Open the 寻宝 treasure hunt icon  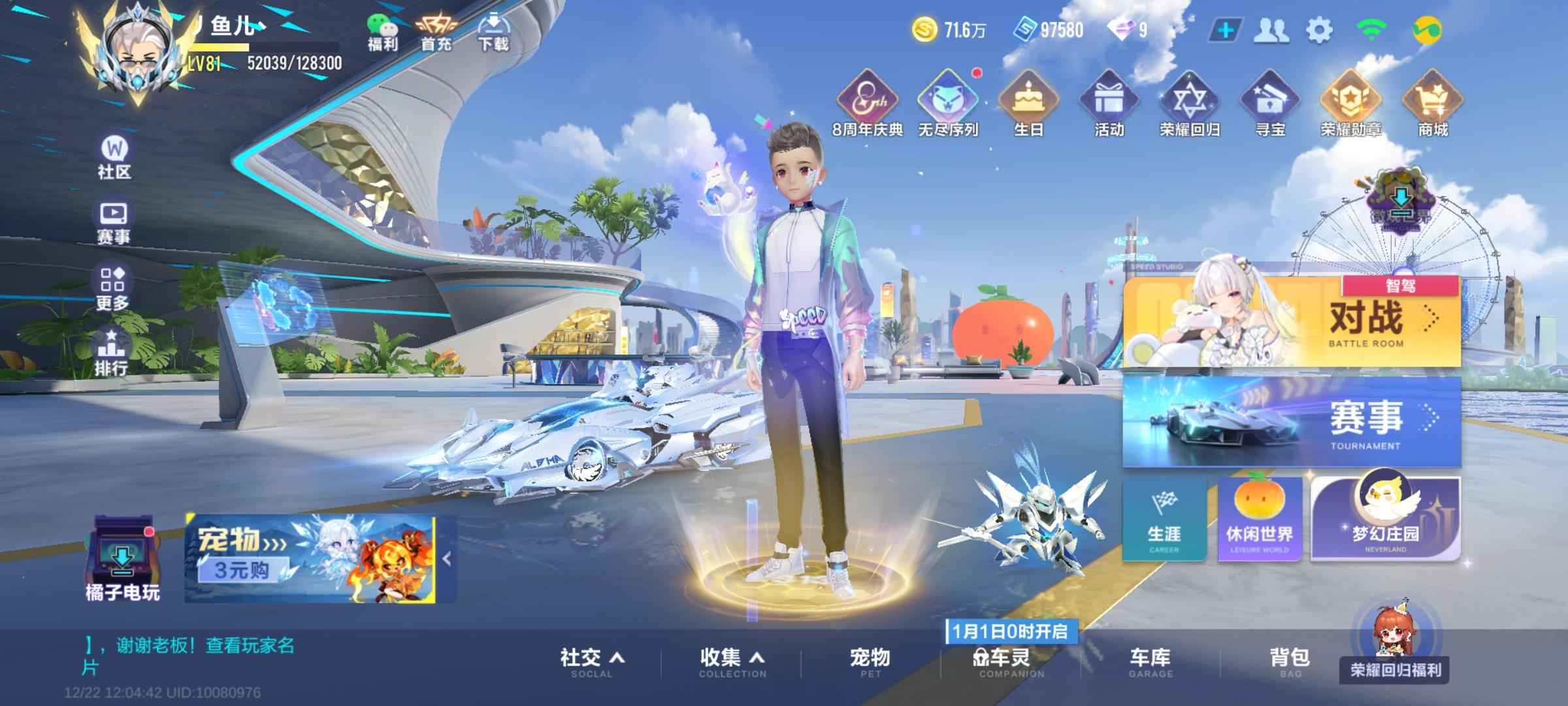1269,105
